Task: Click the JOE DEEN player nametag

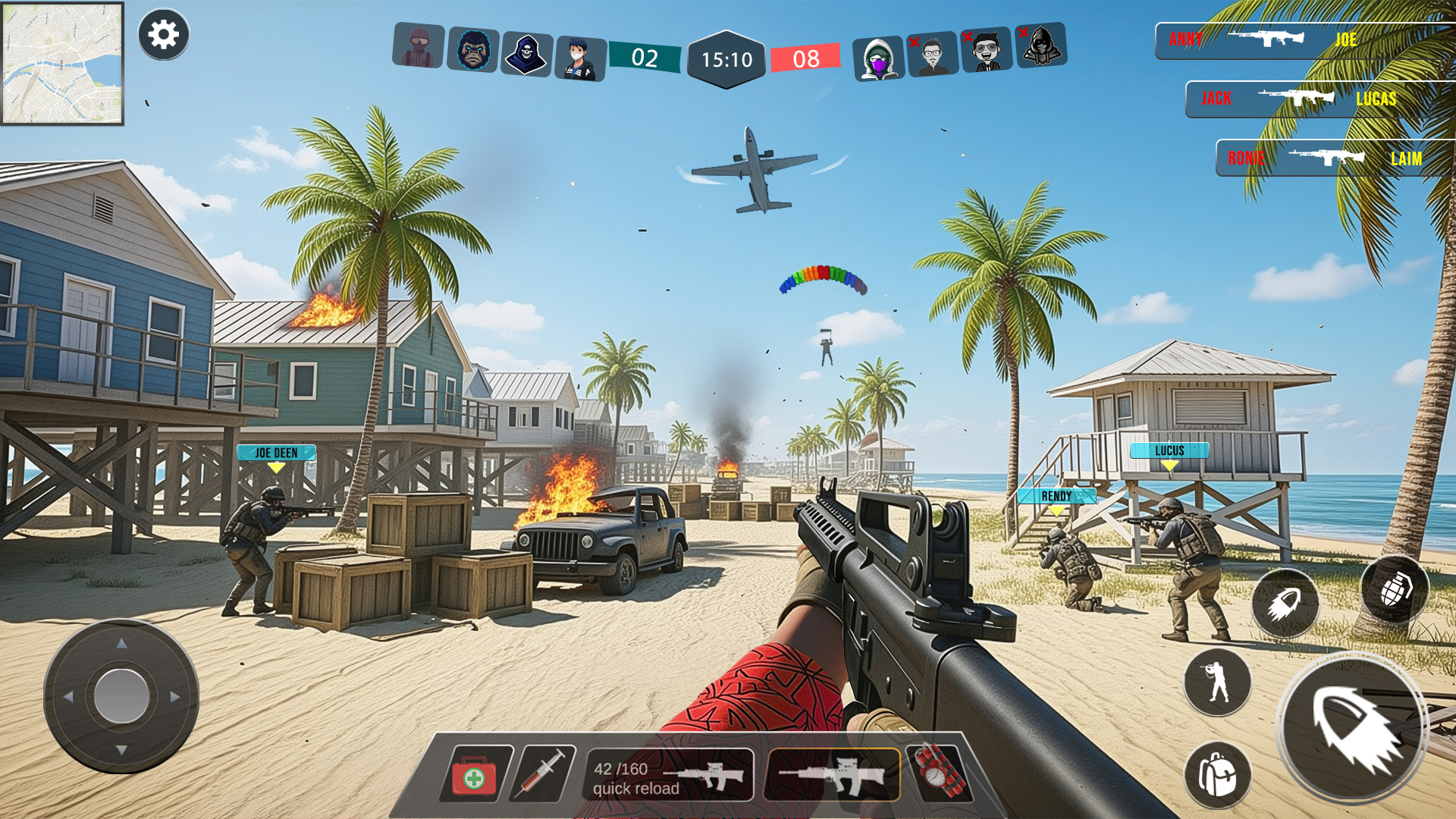Action: pyautogui.click(x=276, y=453)
